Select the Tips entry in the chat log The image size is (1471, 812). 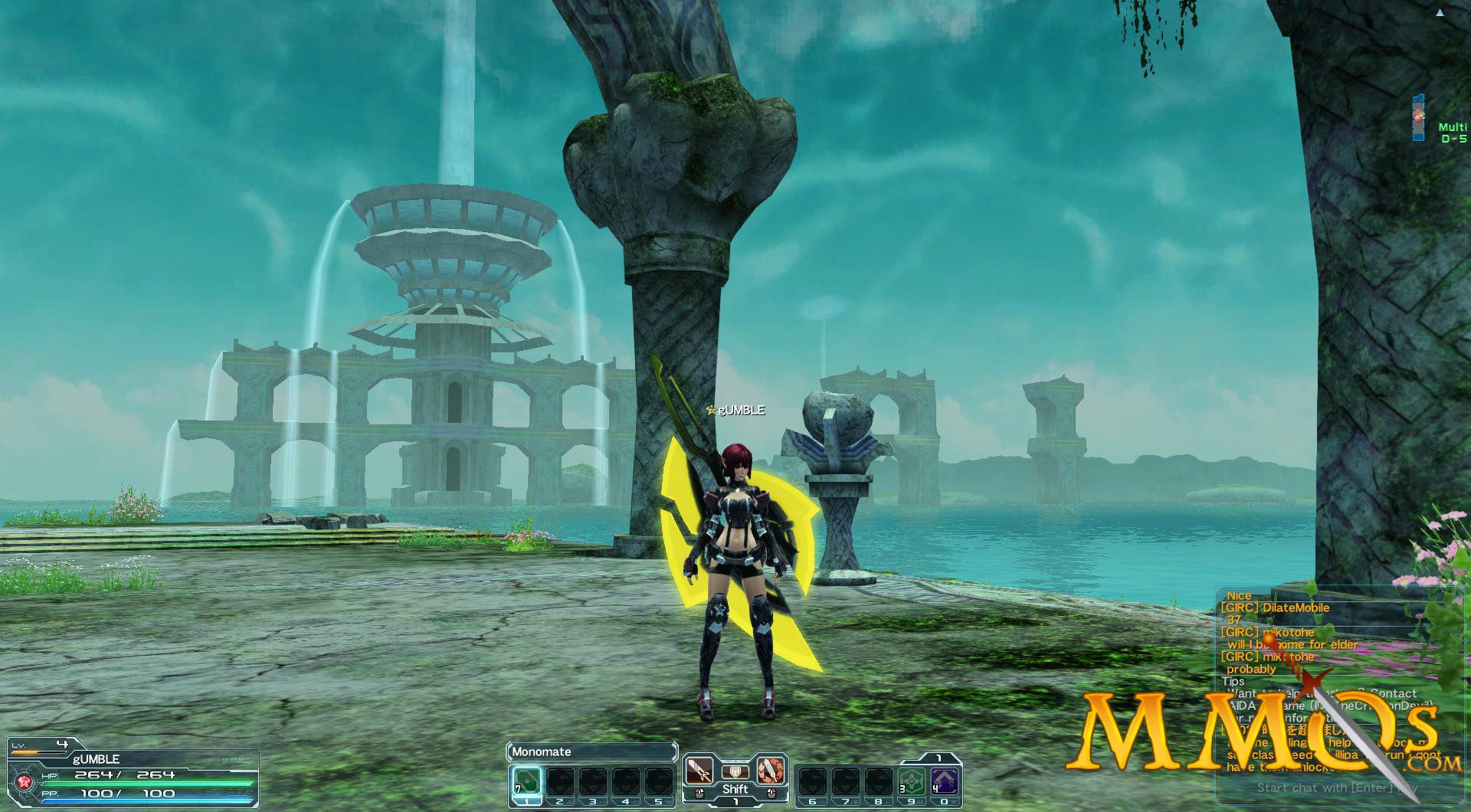click(1233, 680)
